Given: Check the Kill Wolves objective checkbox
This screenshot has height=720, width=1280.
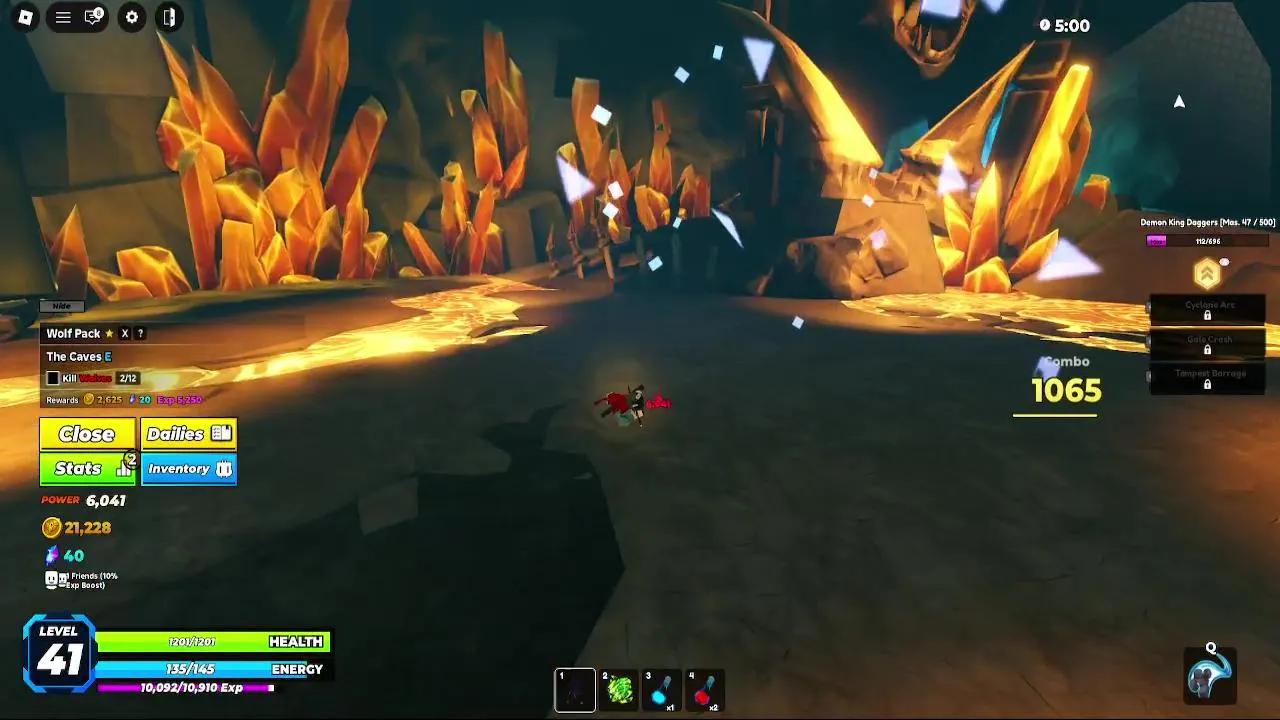Looking at the screenshot, I should coord(53,378).
